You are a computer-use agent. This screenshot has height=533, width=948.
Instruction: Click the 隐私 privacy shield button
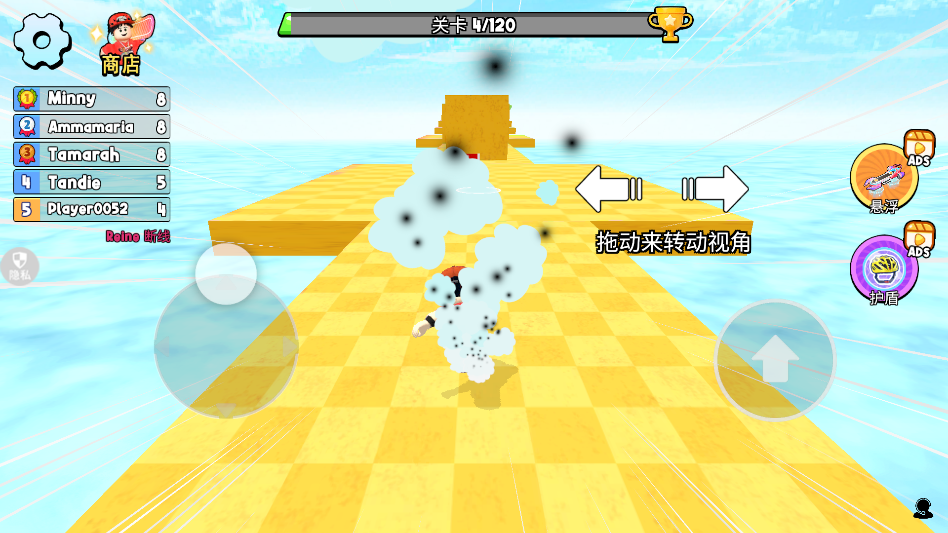(20, 264)
